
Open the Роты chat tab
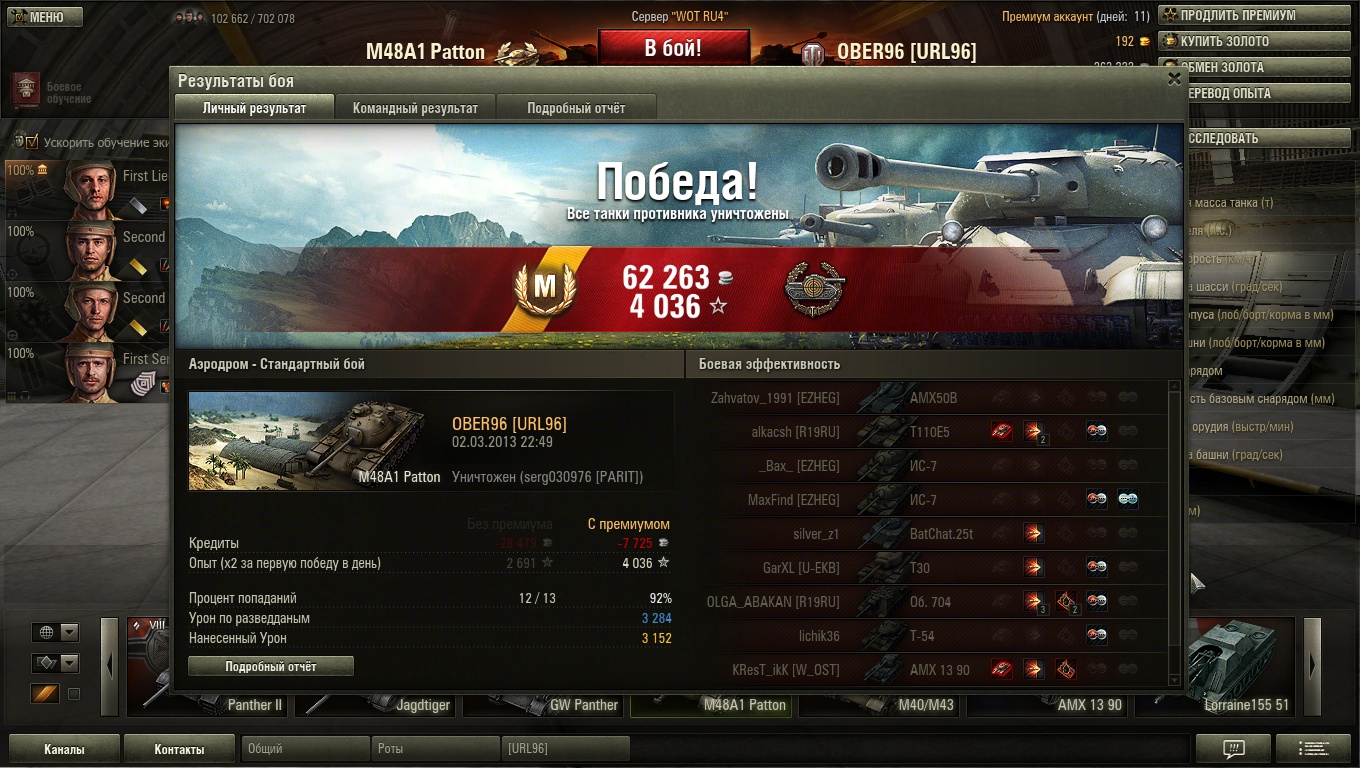pos(435,749)
